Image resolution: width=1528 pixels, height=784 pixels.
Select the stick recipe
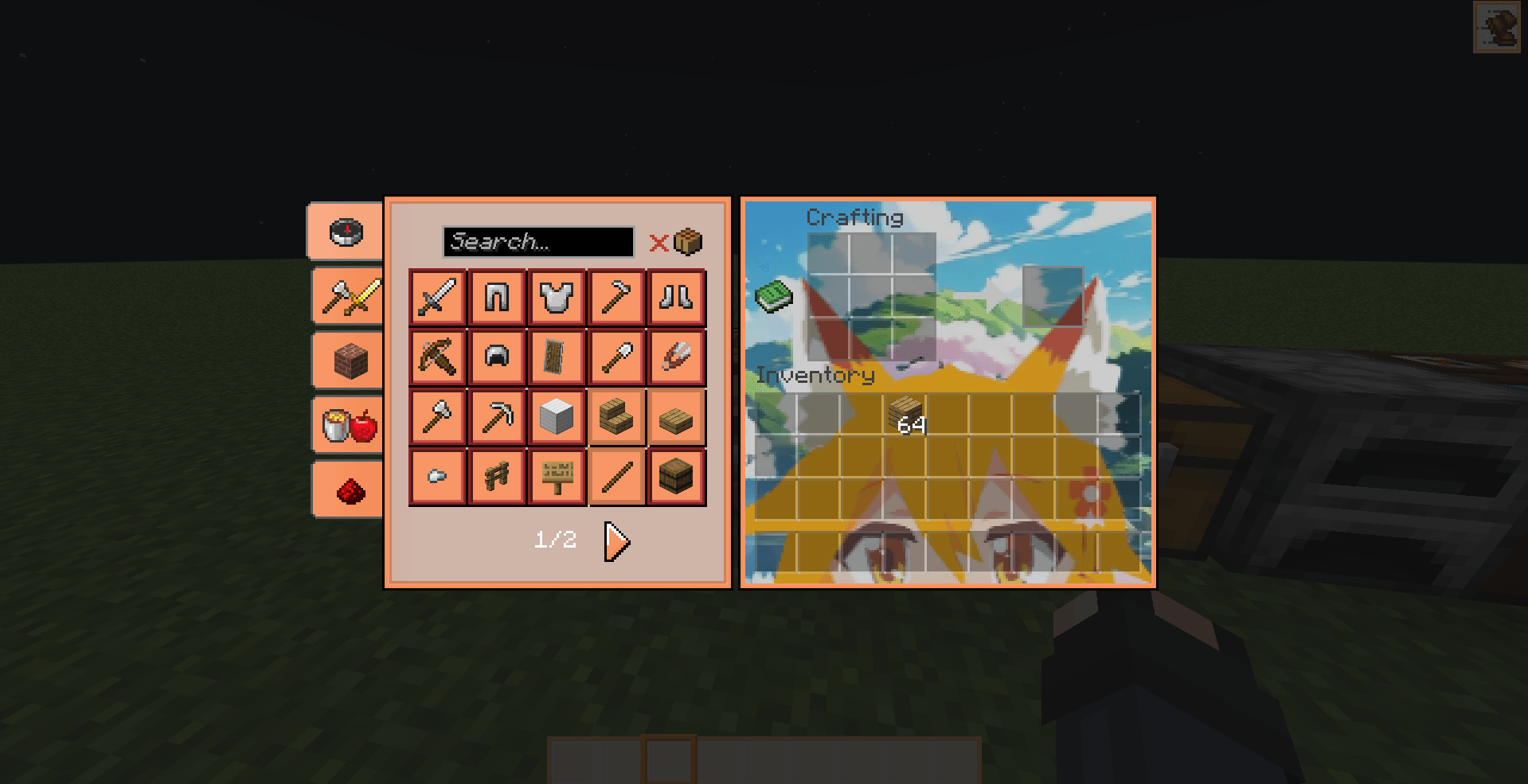coord(616,475)
